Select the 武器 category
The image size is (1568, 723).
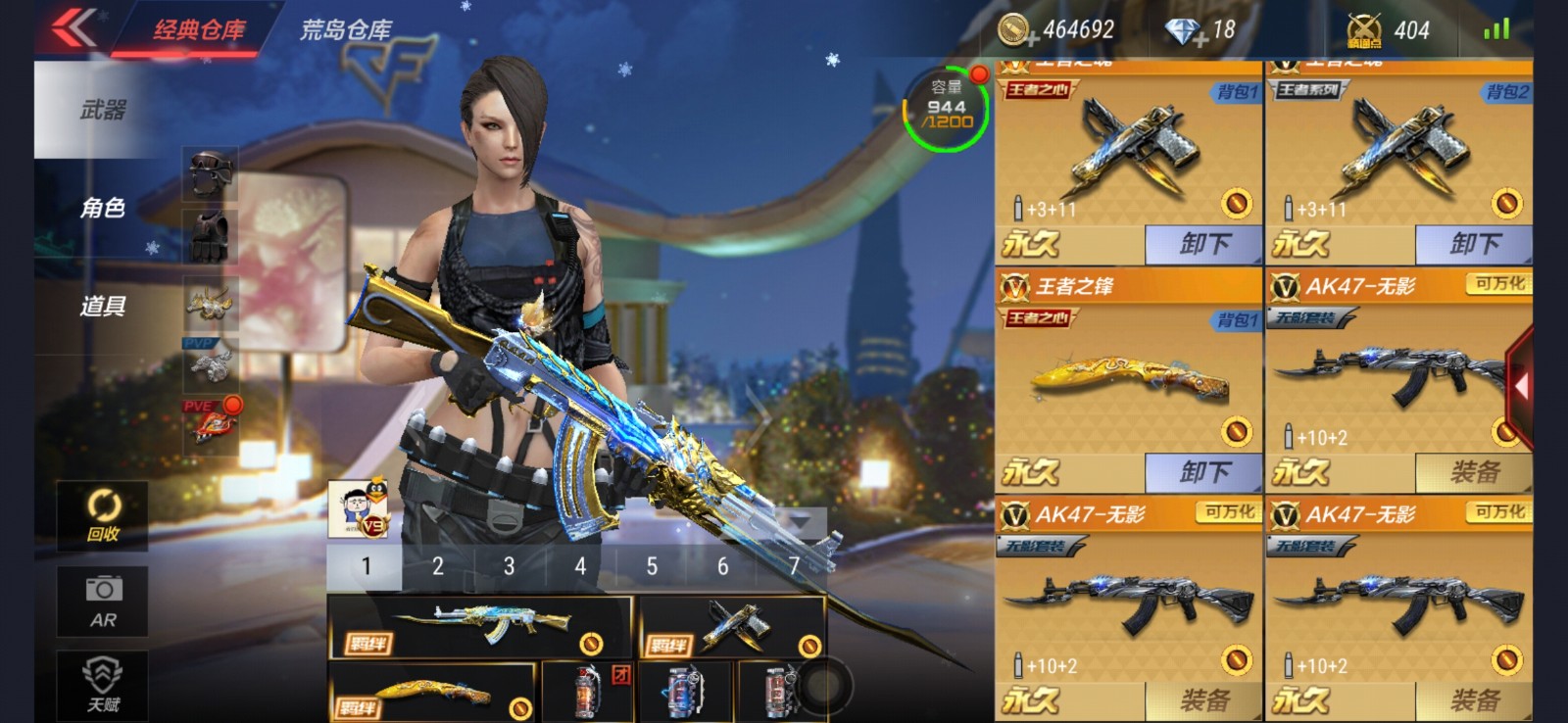point(103,110)
